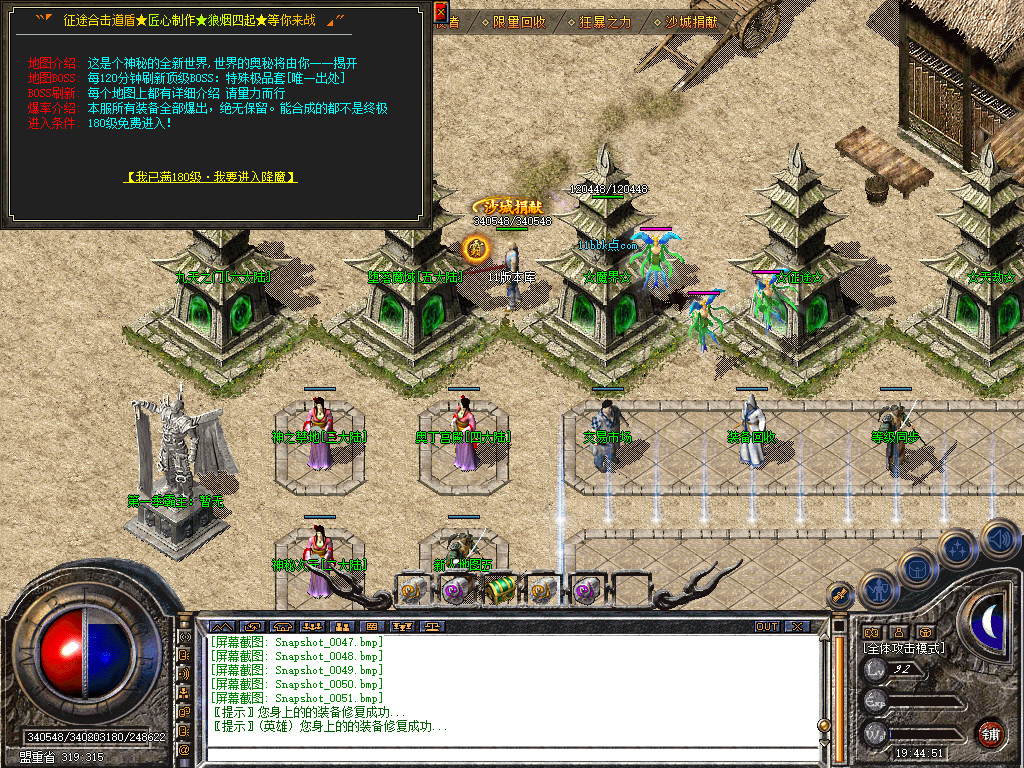The image size is (1024, 768).
Task: Click the @ icon beside chat
Action: point(184,749)
